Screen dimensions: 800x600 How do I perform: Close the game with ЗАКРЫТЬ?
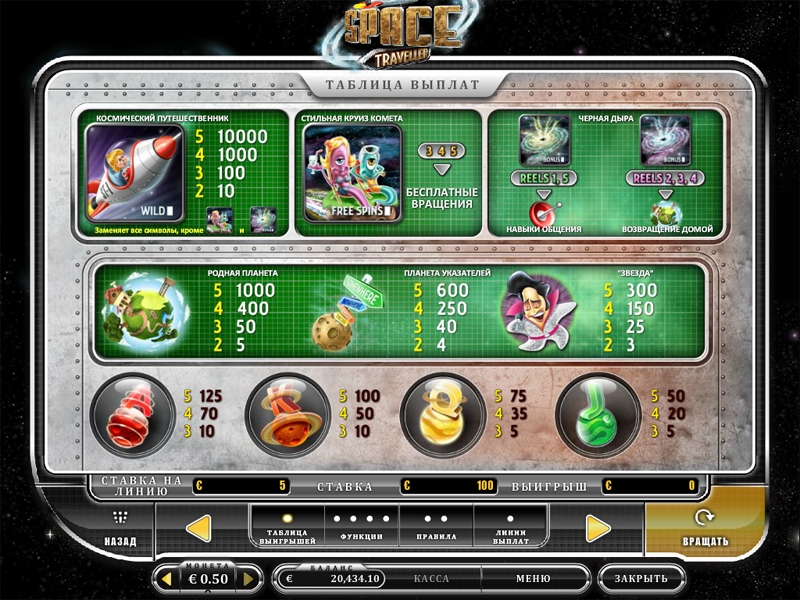click(641, 578)
